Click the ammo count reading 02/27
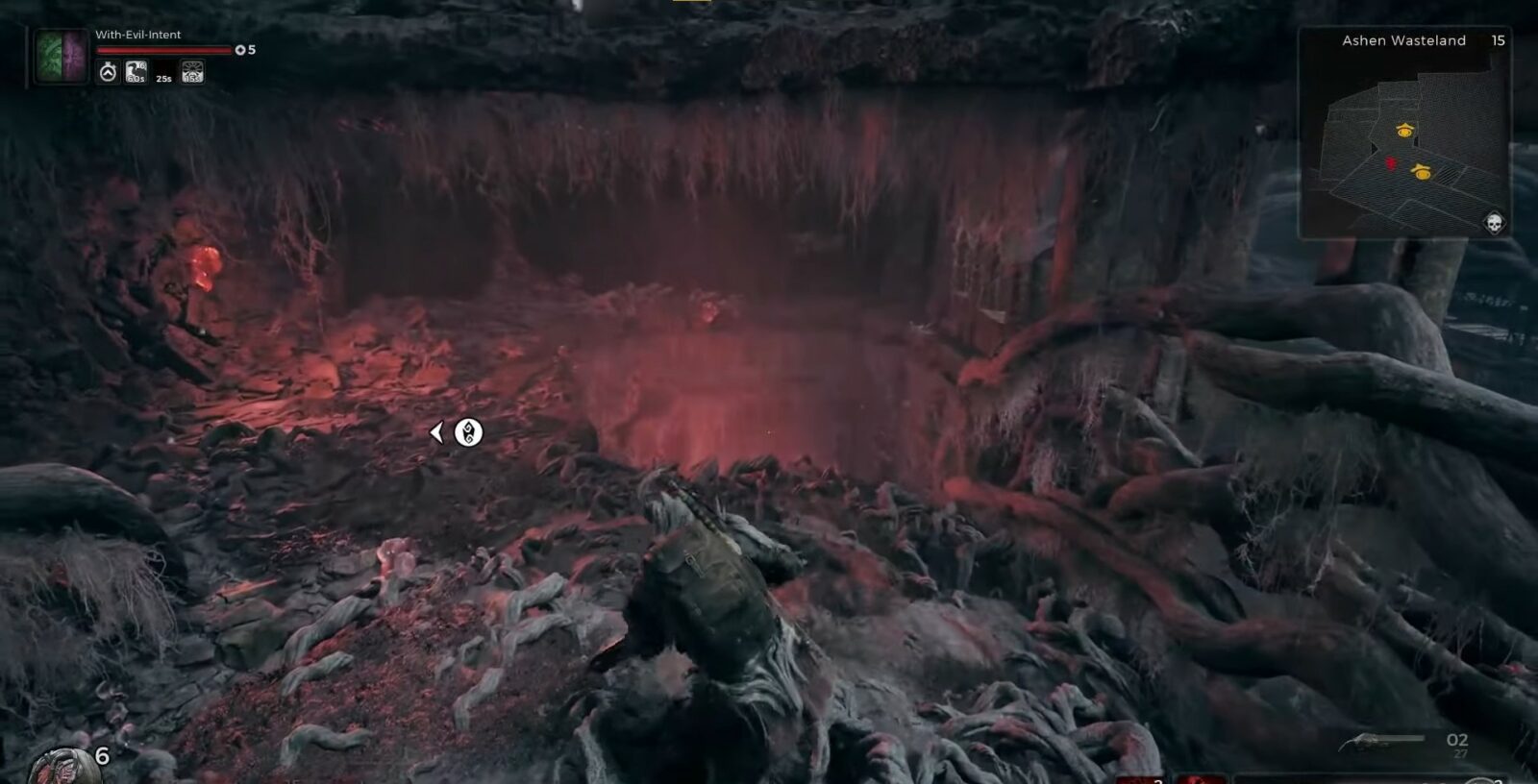The image size is (1538, 784). click(x=1456, y=742)
